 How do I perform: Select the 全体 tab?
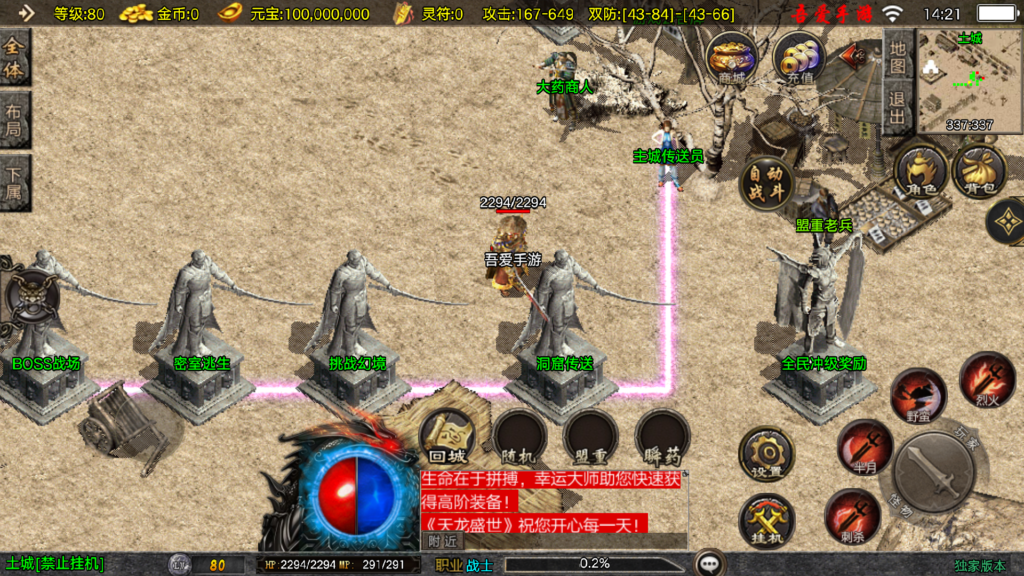[x=15, y=57]
